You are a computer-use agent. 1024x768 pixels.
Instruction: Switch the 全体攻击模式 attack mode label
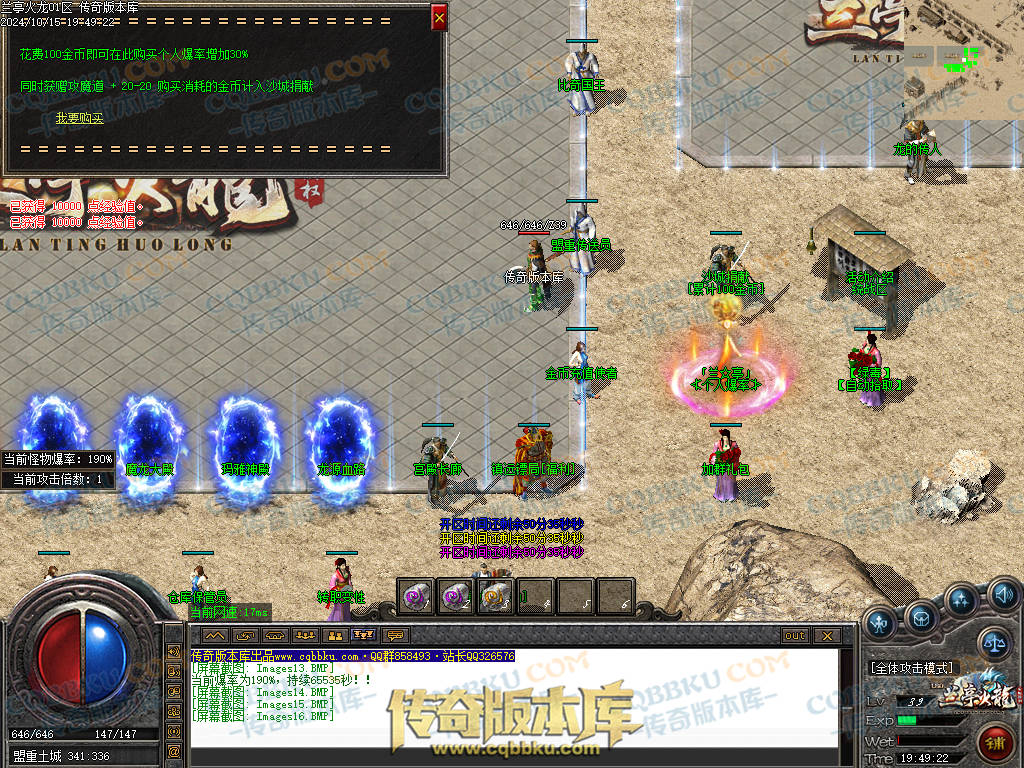(914, 667)
